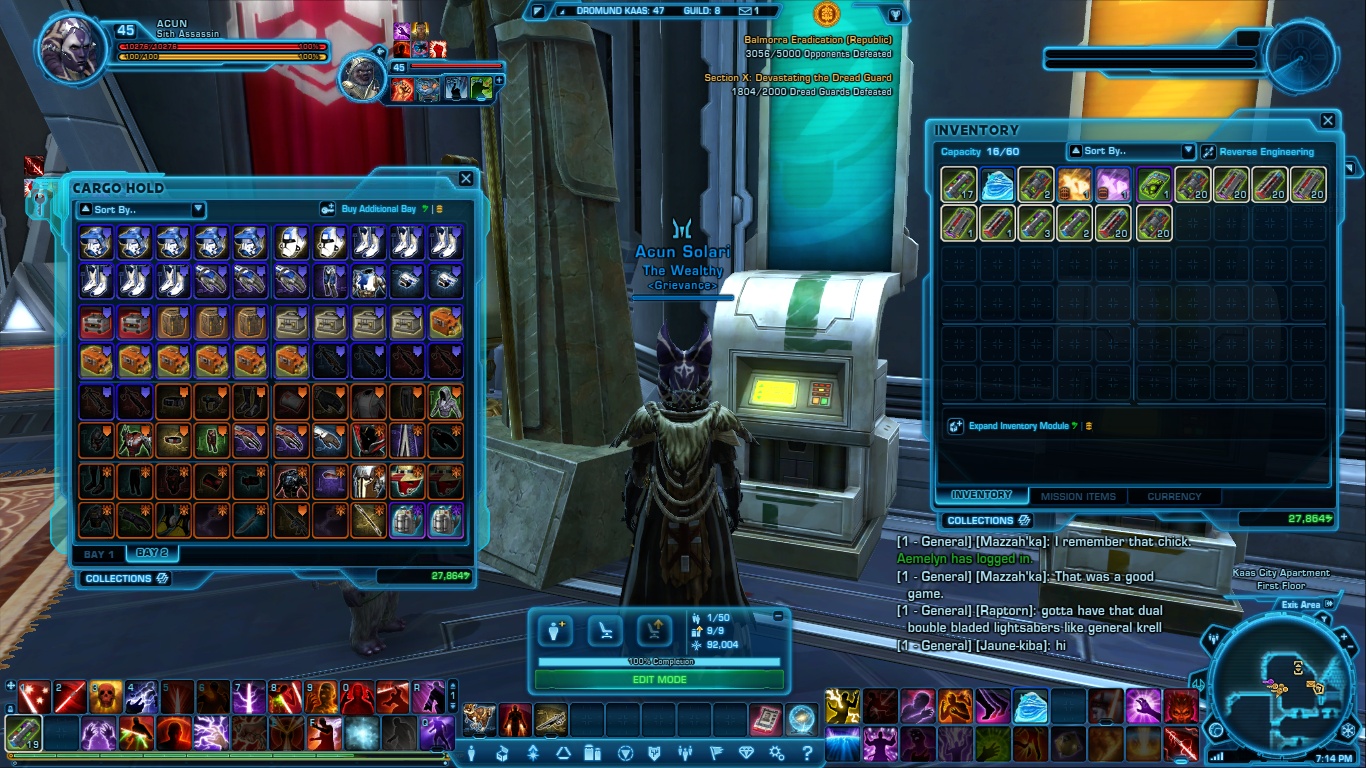The image size is (1366, 768).
Task: Open Collections below the Inventory window
Action: (988, 520)
